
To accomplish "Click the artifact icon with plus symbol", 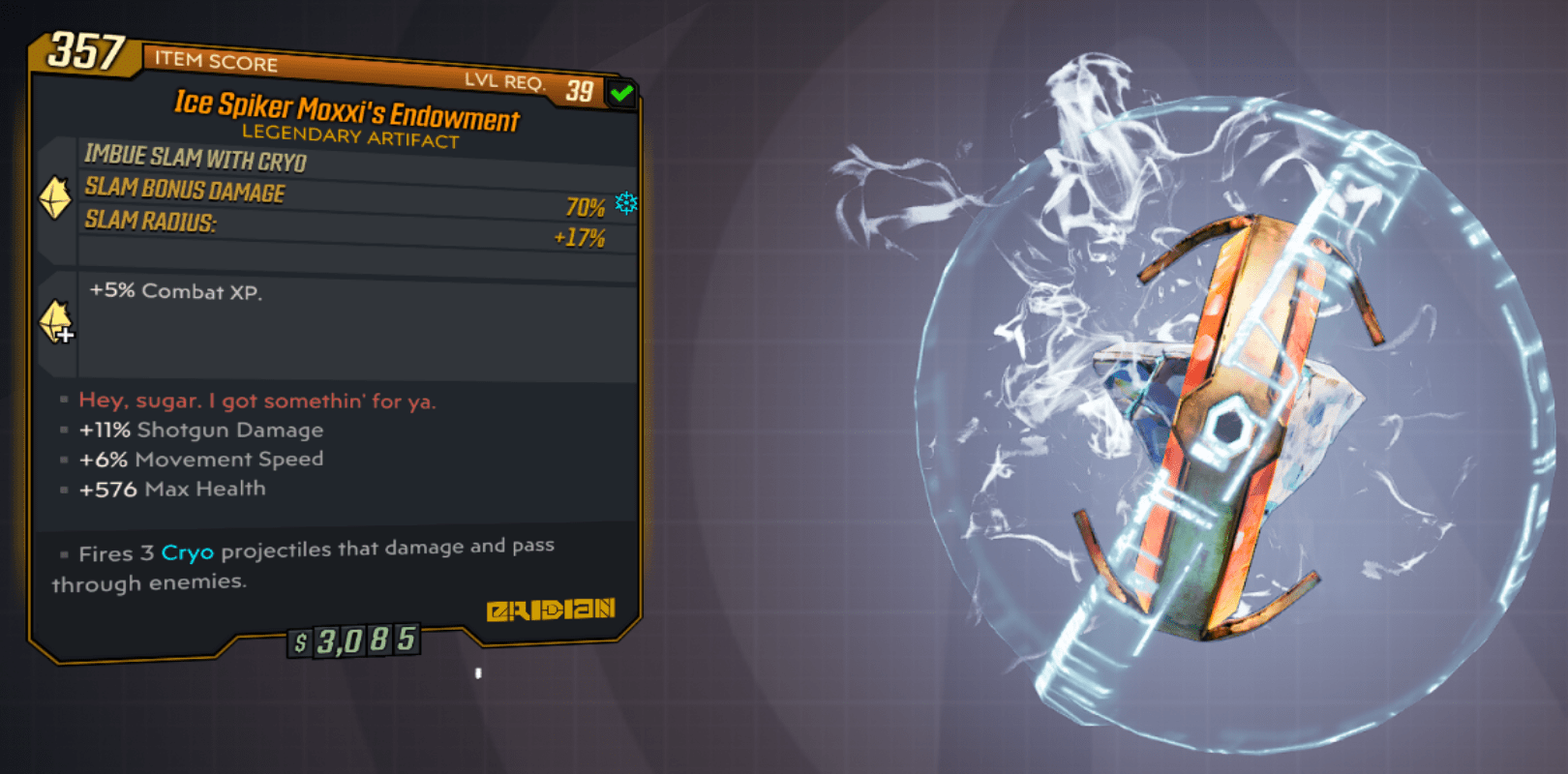I will click(x=55, y=322).
